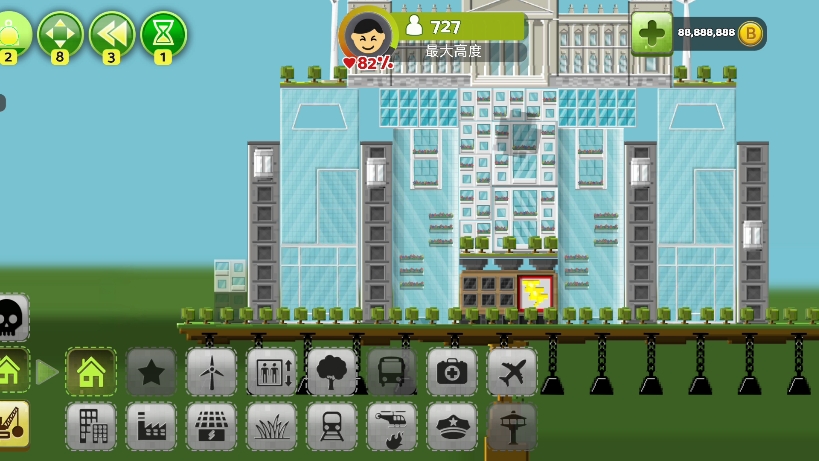The height and width of the screenshot is (461, 819).
Task: Open the star special buildings category
Action: coord(151,372)
